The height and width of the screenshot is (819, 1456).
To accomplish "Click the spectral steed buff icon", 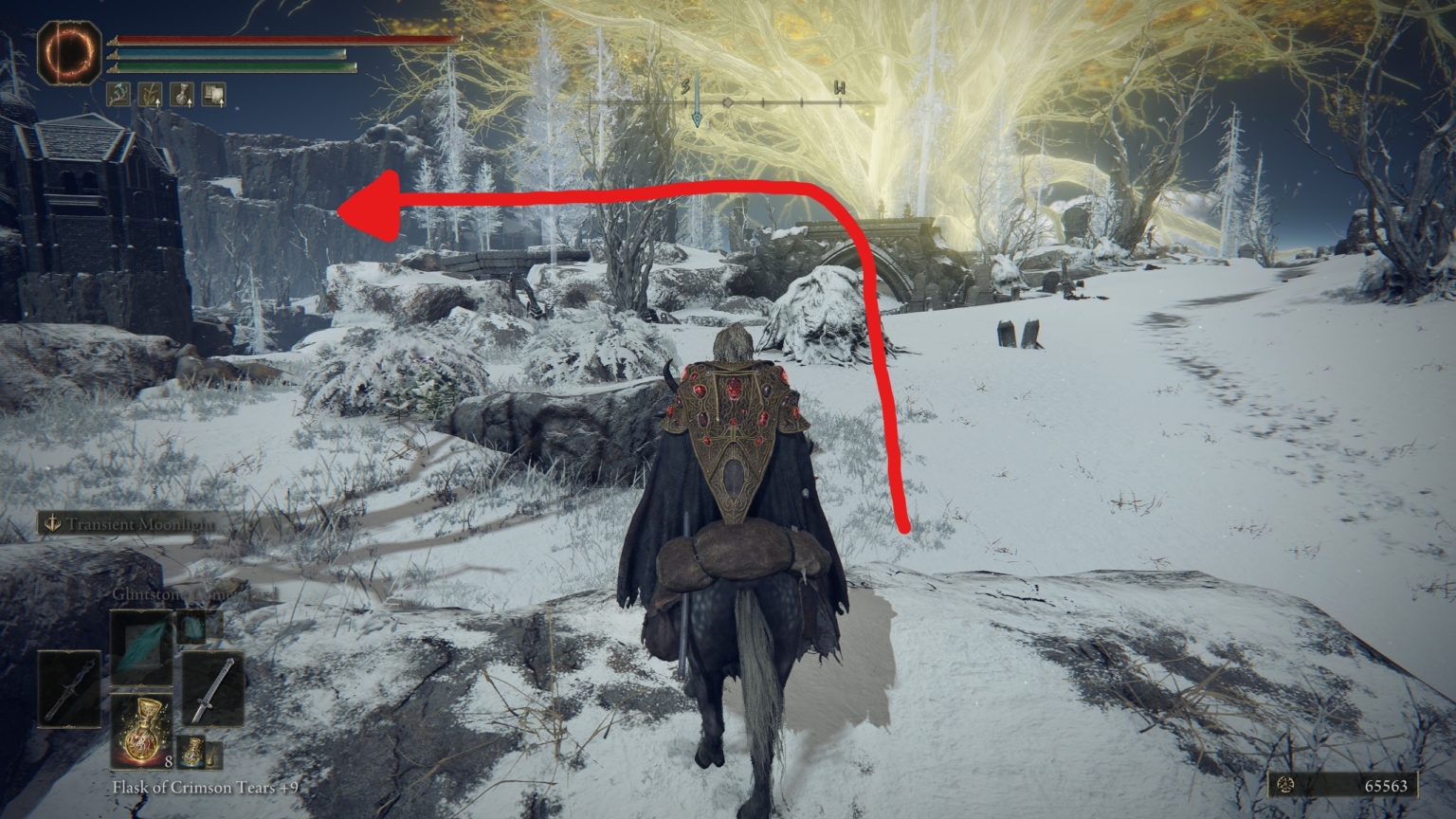I will point(118,93).
